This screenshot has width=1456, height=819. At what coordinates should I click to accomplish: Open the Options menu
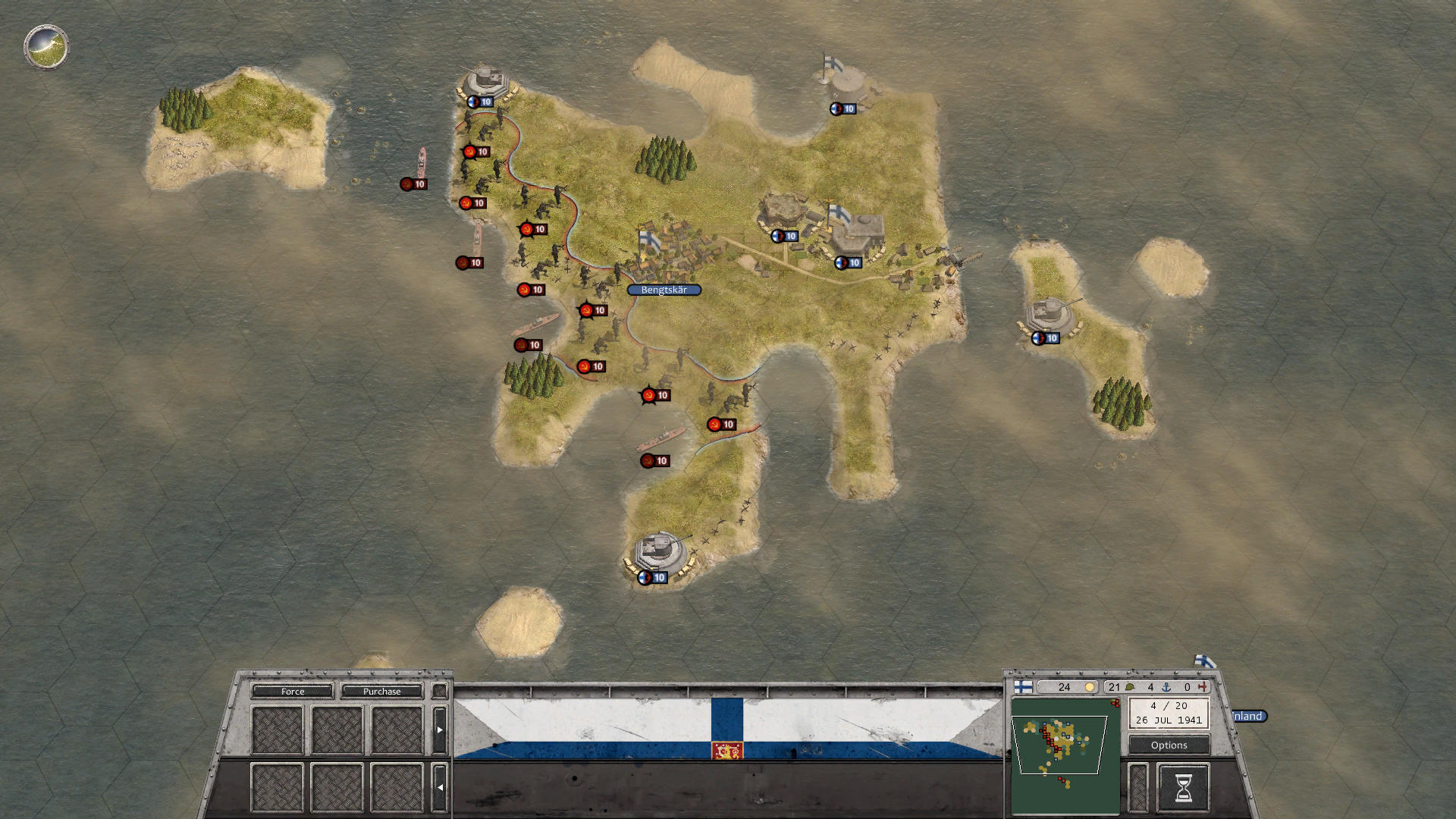pyautogui.click(x=1169, y=745)
